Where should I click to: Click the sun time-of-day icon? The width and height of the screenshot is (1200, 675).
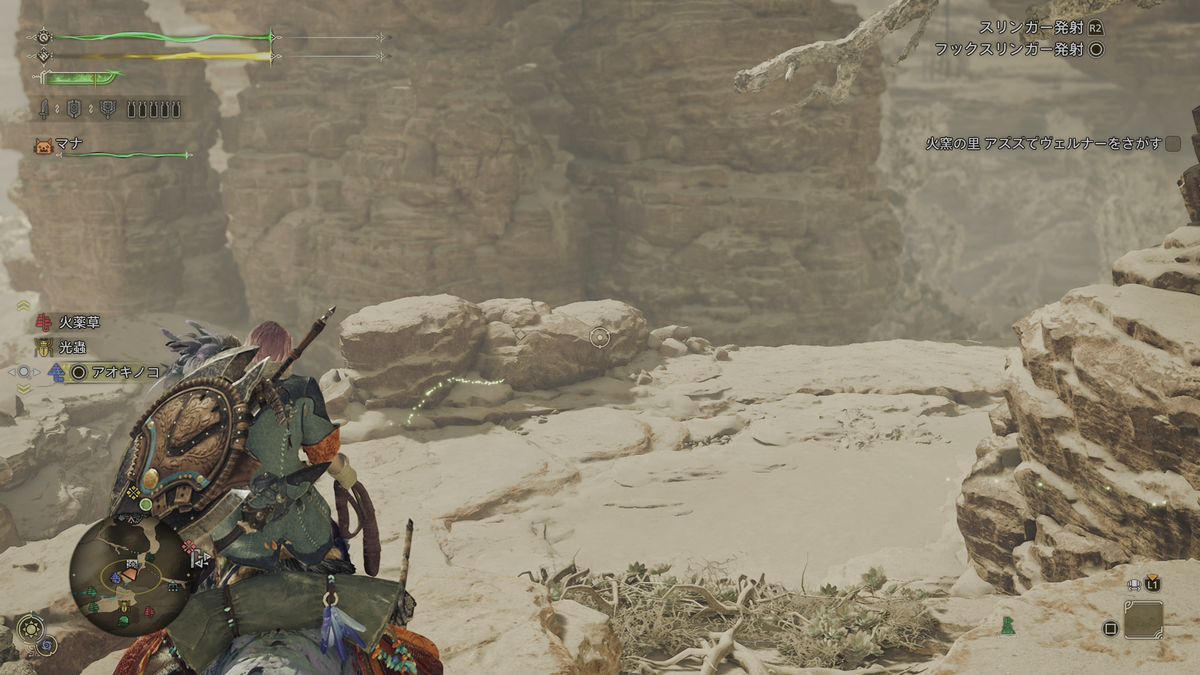[x=29, y=626]
